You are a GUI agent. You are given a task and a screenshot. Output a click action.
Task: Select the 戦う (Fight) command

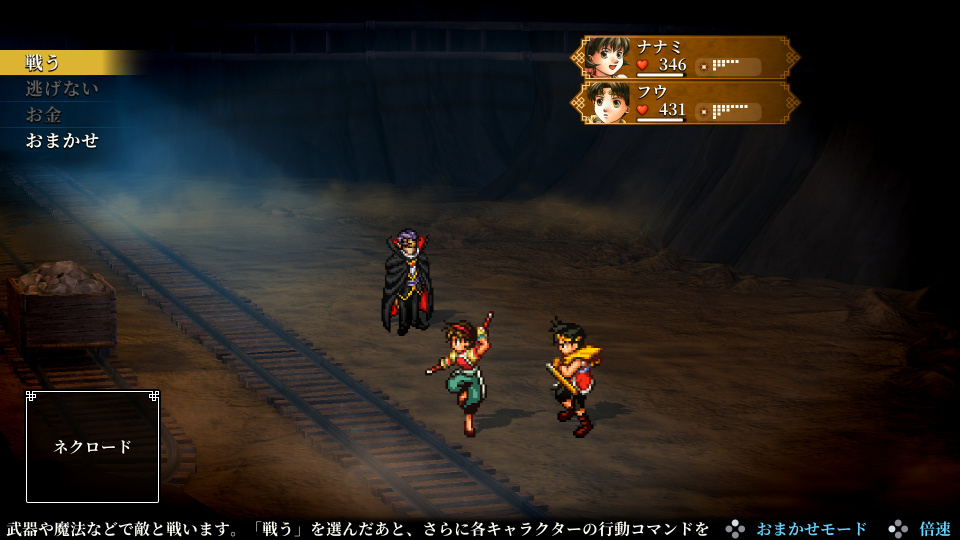(44, 63)
